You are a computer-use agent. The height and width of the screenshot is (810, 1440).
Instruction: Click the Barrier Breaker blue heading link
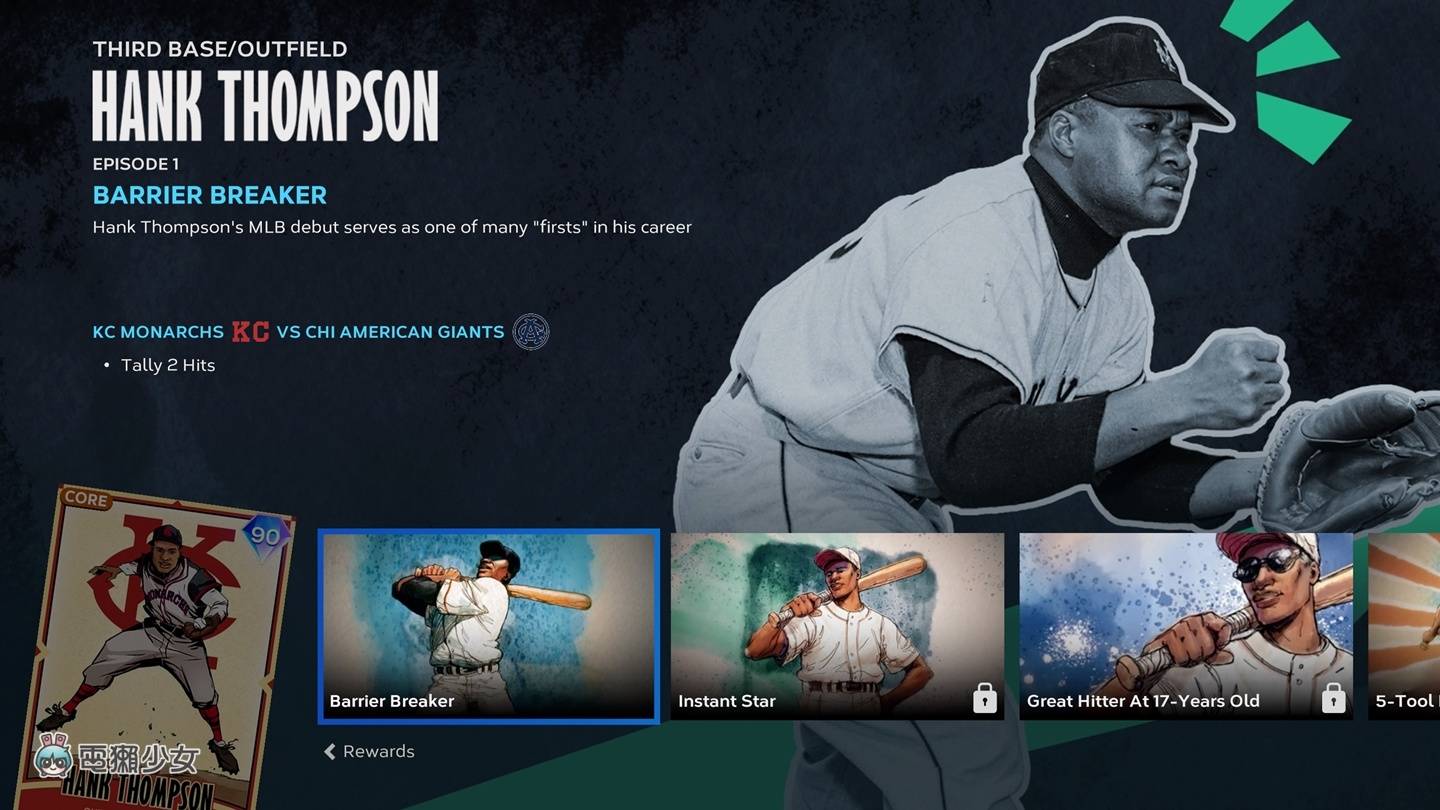pyautogui.click(x=209, y=194)
